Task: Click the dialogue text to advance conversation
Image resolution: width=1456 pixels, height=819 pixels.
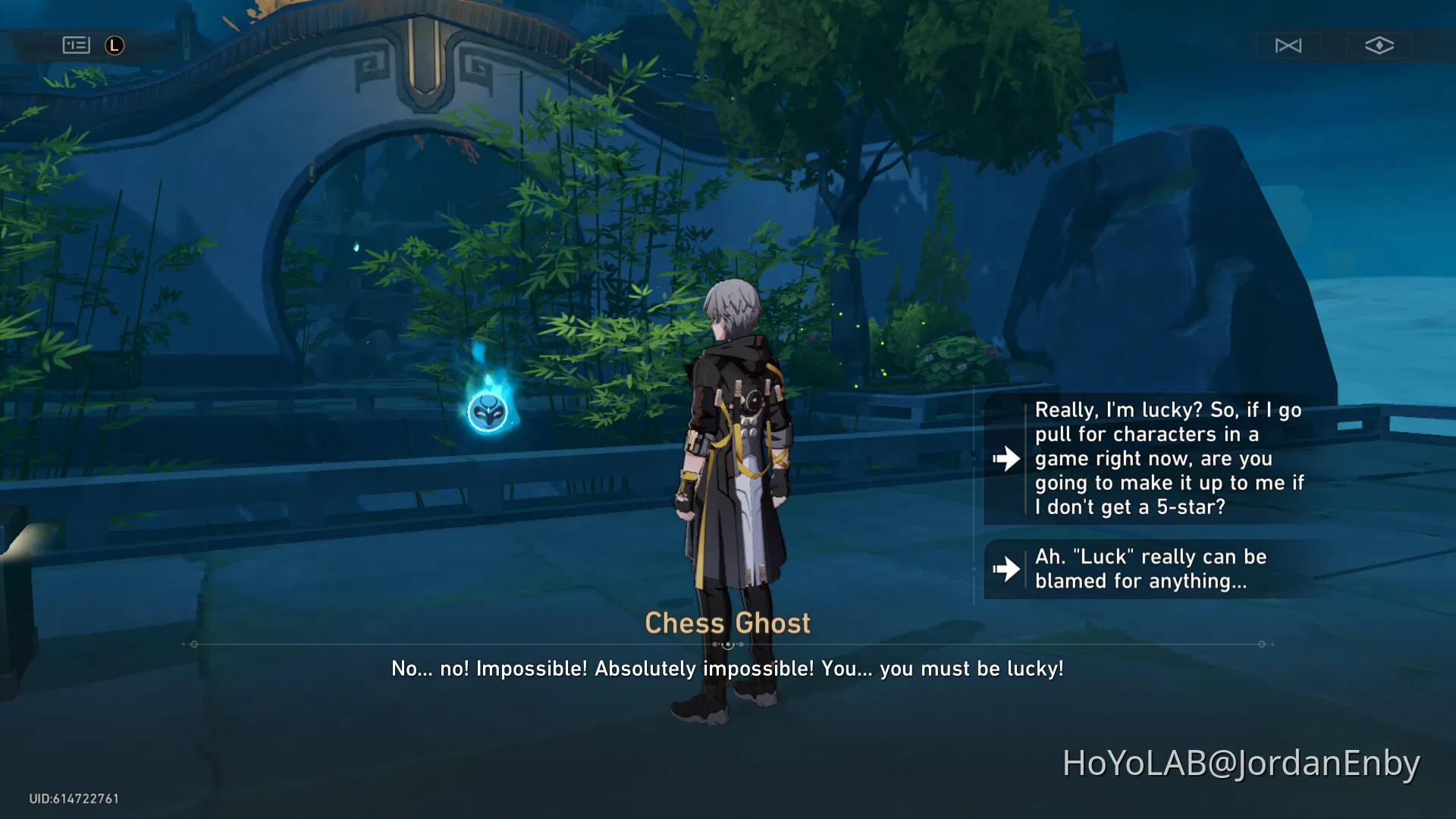Action: 726,669
